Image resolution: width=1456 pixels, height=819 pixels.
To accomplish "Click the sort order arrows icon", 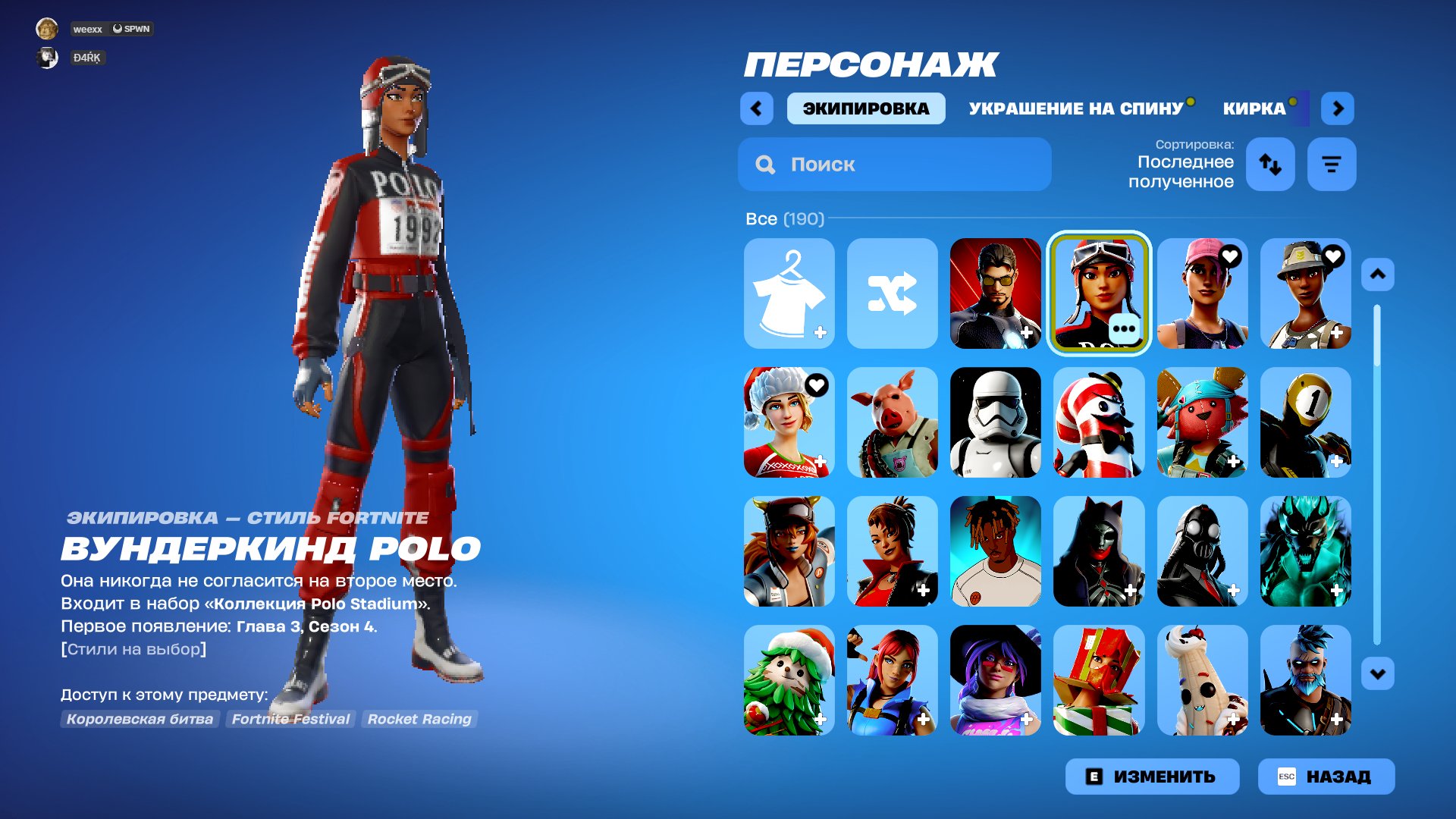I will [1269, 164].
